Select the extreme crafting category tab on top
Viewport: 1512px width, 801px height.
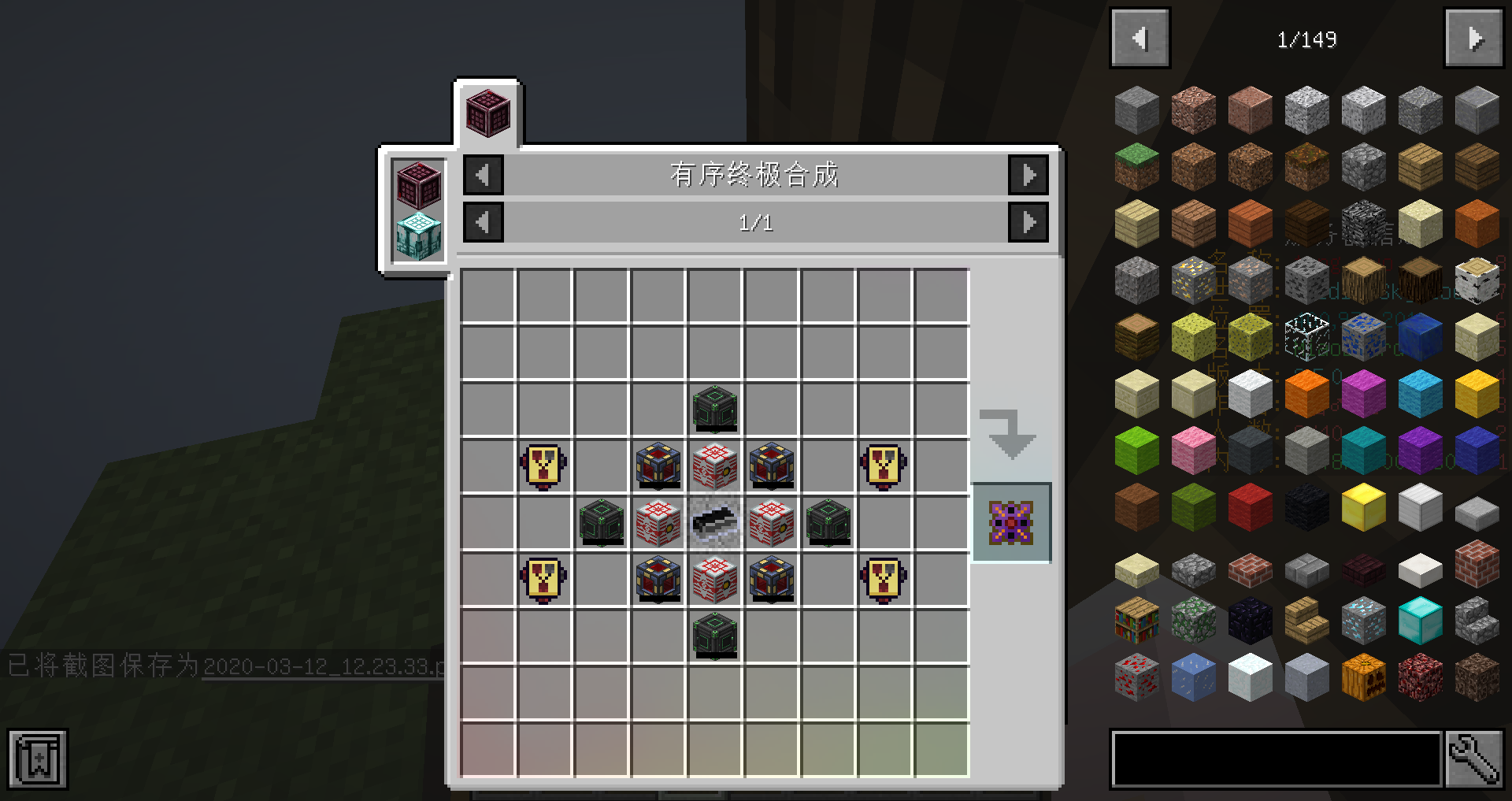click(487, 113)
